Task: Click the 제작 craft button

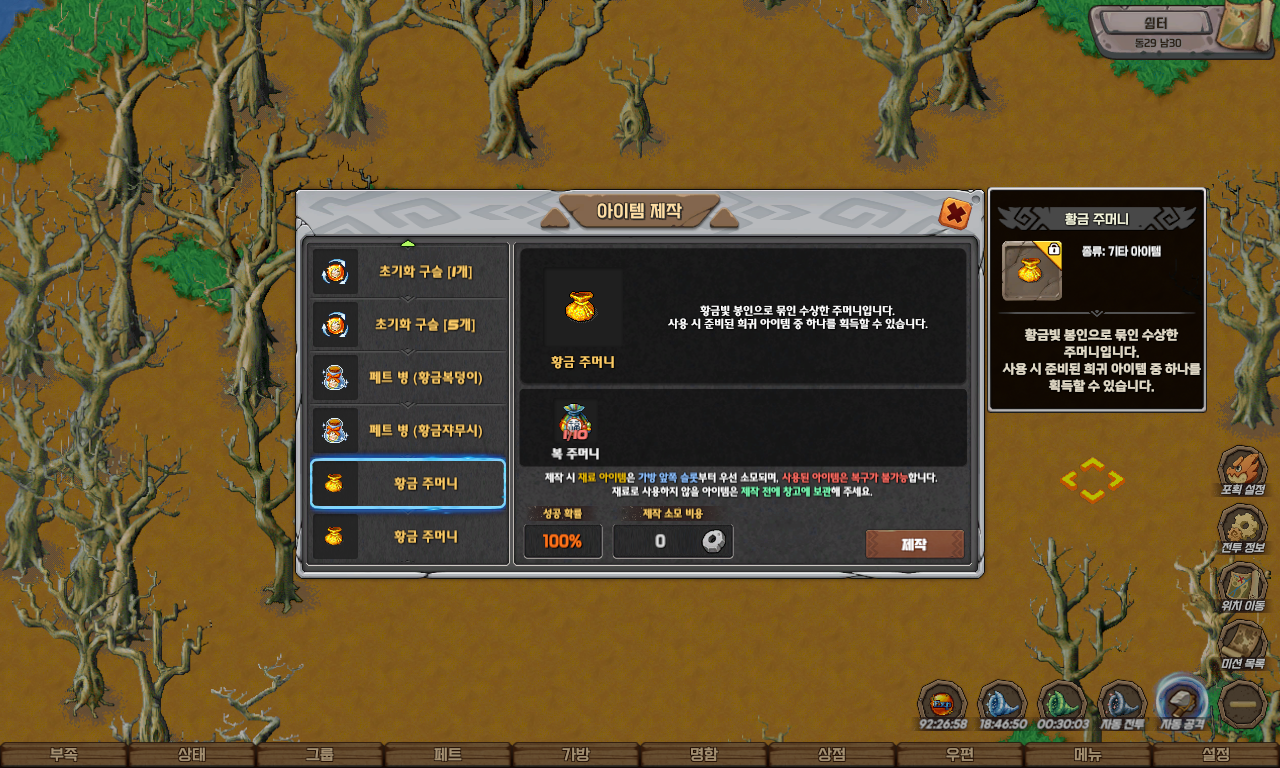Action: [914, 544]
